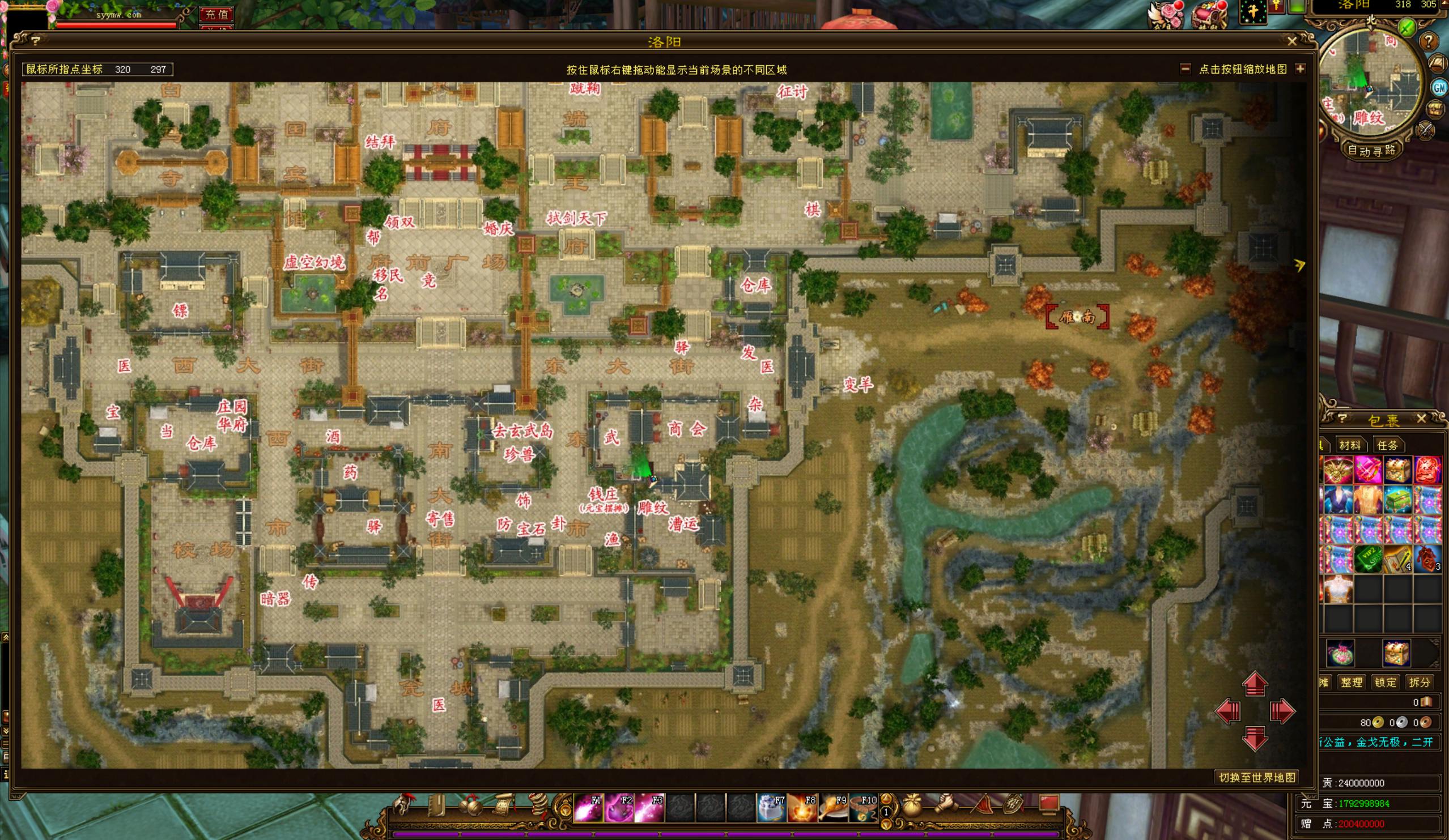1449x840 pixels.
Task: Close the 包裹 inventory panel
Action: pos(1421,418)
